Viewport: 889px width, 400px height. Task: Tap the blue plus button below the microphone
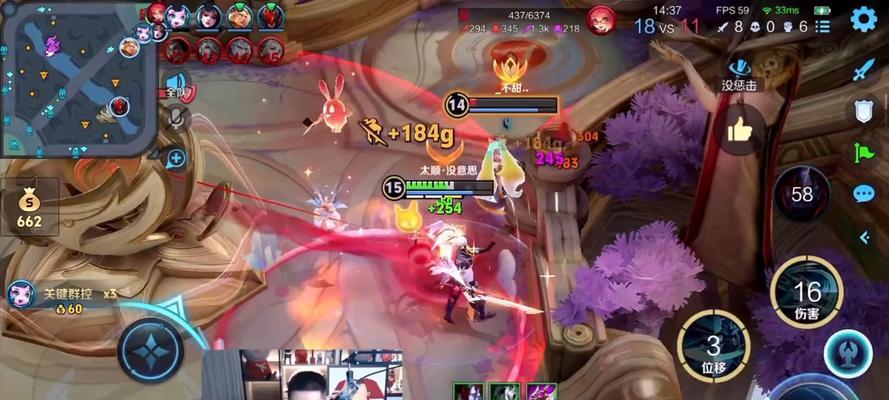tap(176, 157)
